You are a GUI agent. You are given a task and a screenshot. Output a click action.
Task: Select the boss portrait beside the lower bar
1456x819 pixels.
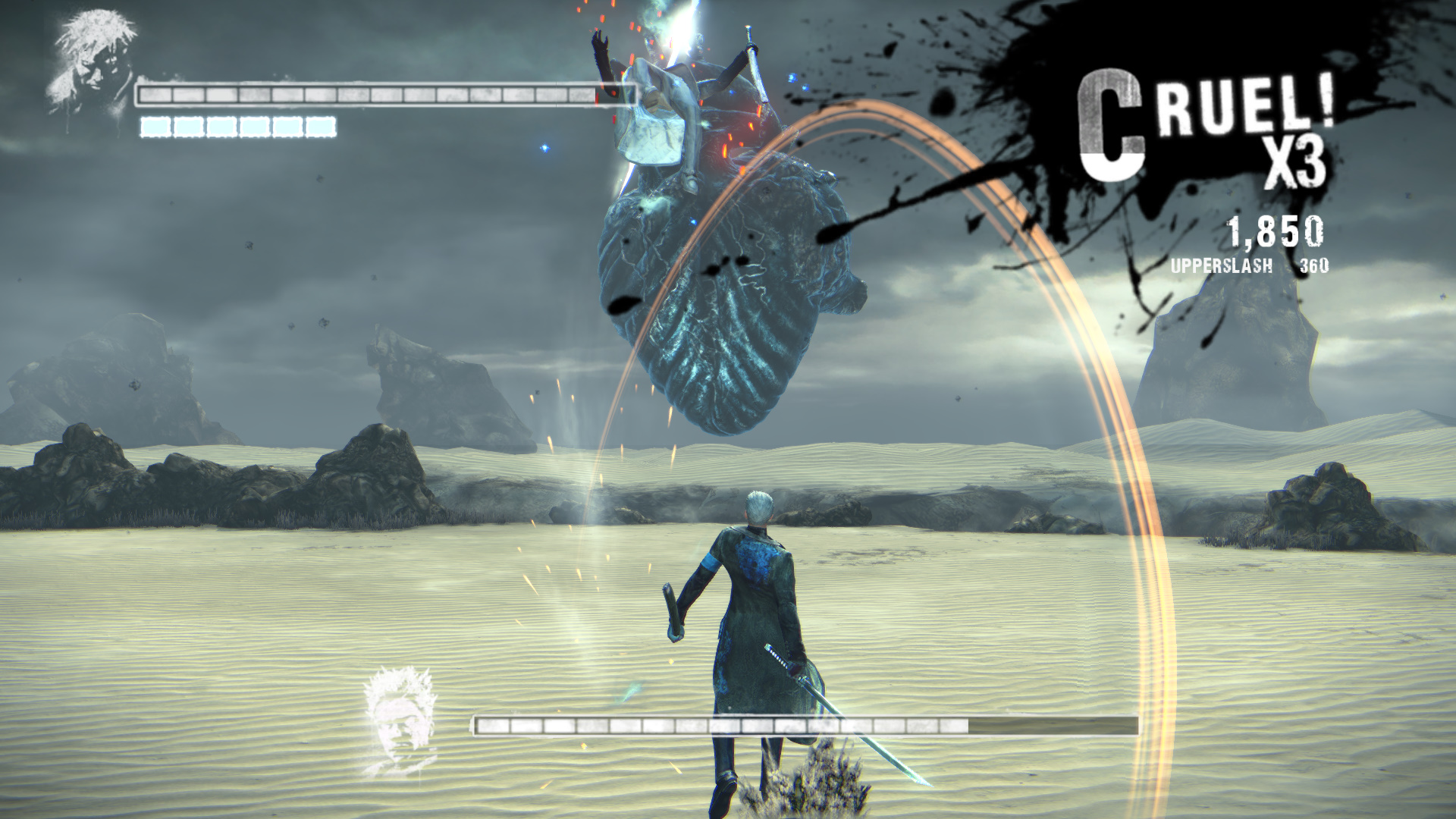pyautogui.click(x=400, y=720)
